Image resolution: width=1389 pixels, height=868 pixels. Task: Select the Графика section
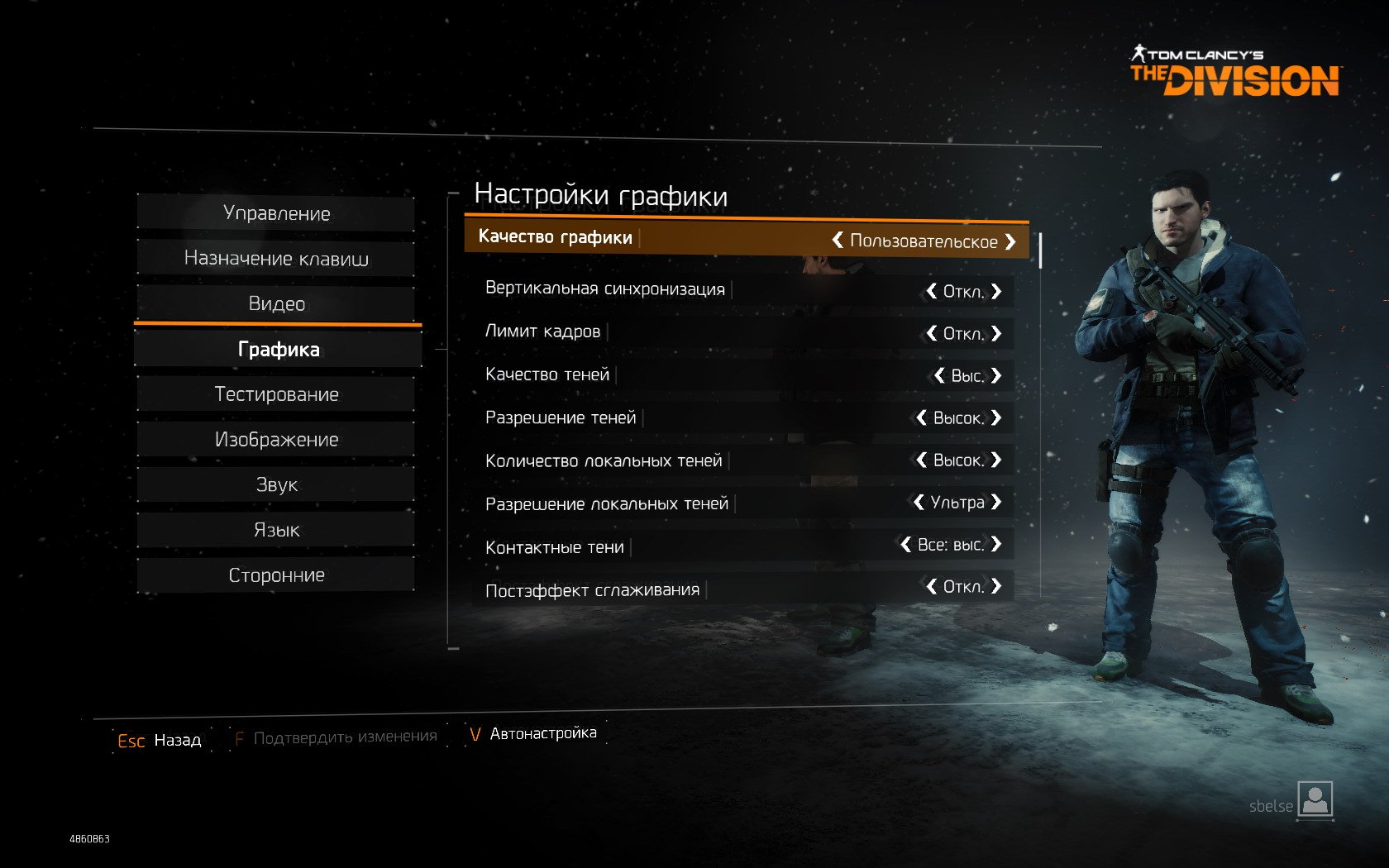pos(278,350)
